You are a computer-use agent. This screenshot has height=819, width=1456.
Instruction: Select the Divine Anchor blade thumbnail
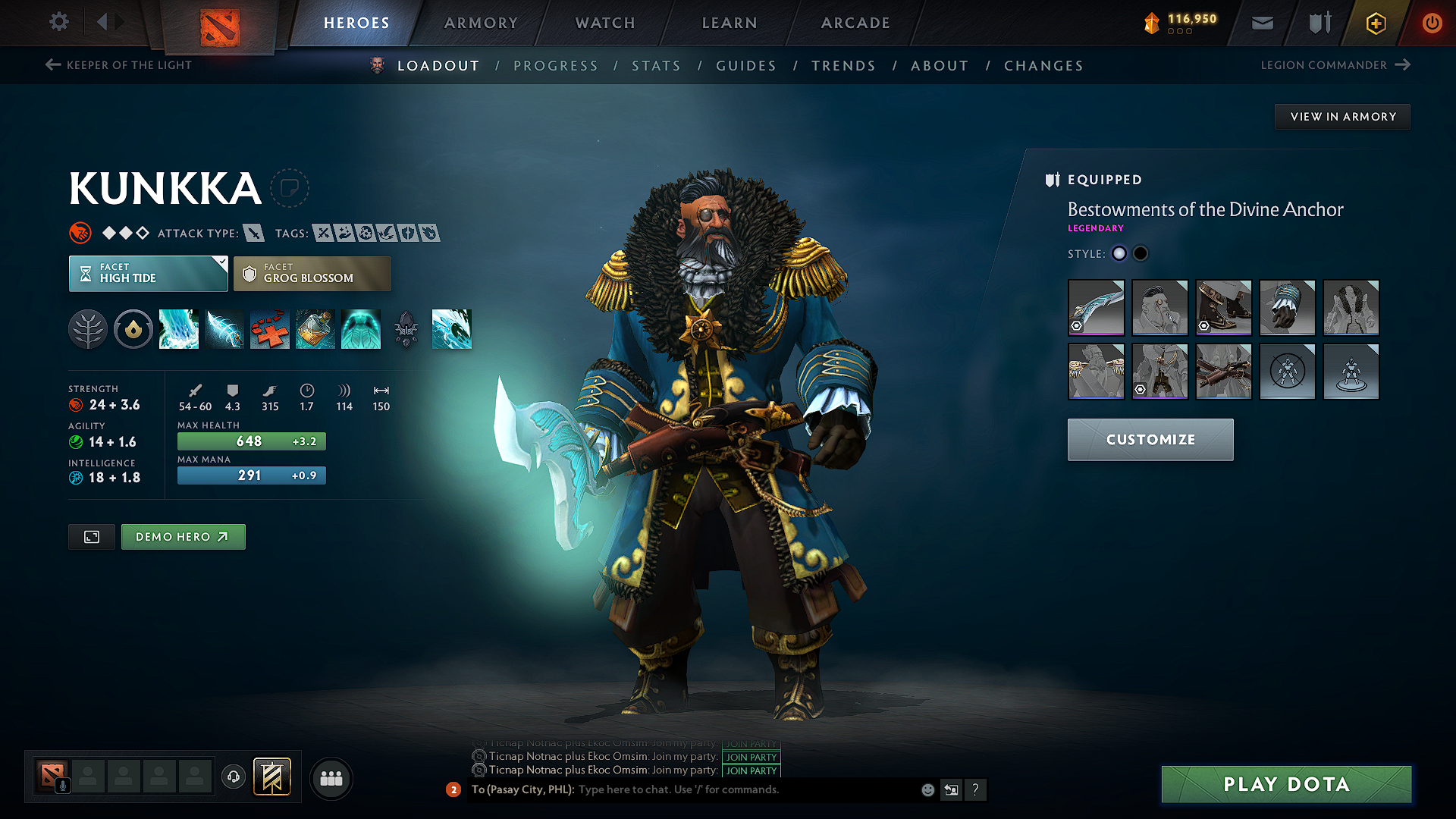point(1096,308)
